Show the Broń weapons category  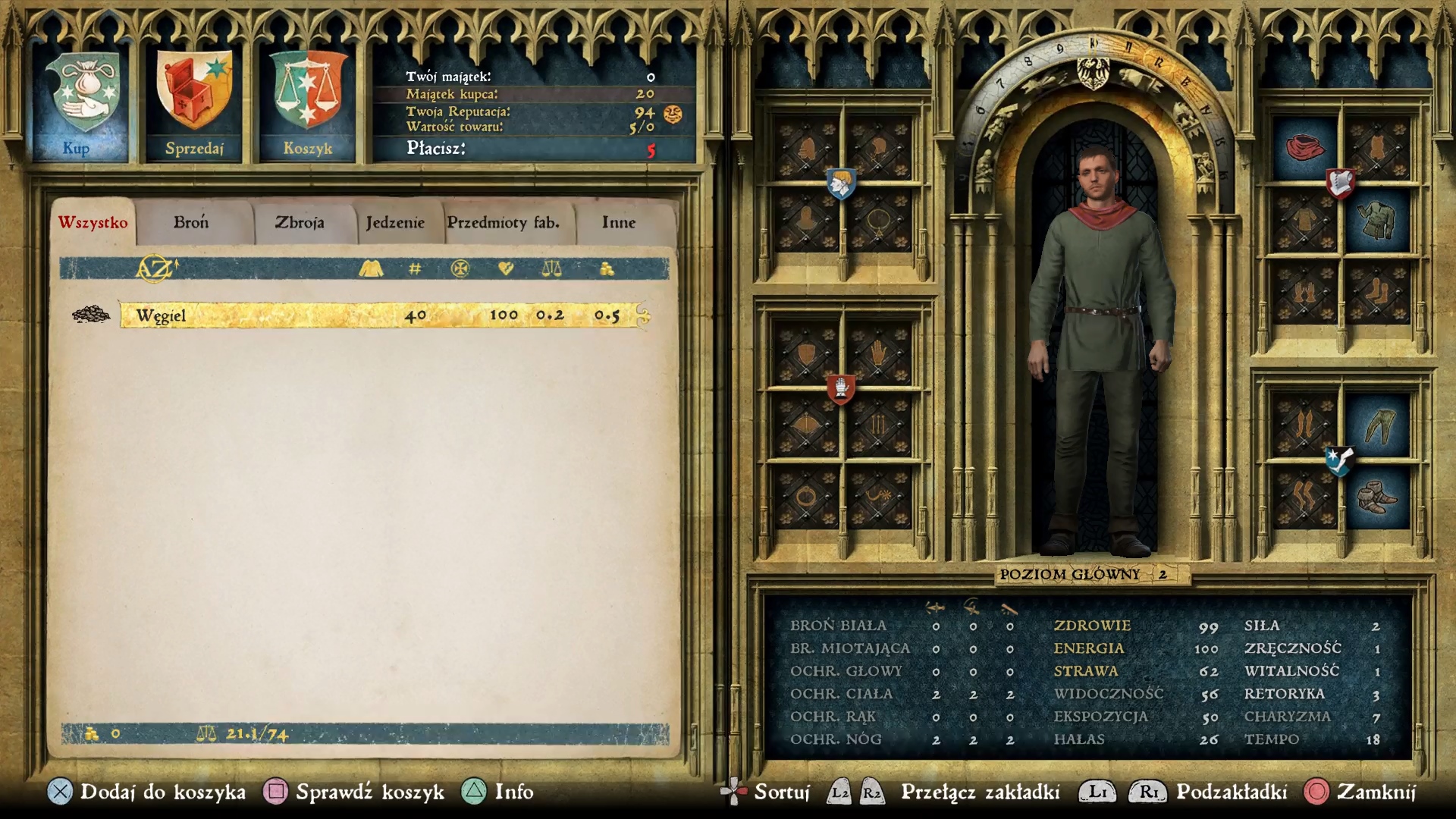tap(190, 223)
